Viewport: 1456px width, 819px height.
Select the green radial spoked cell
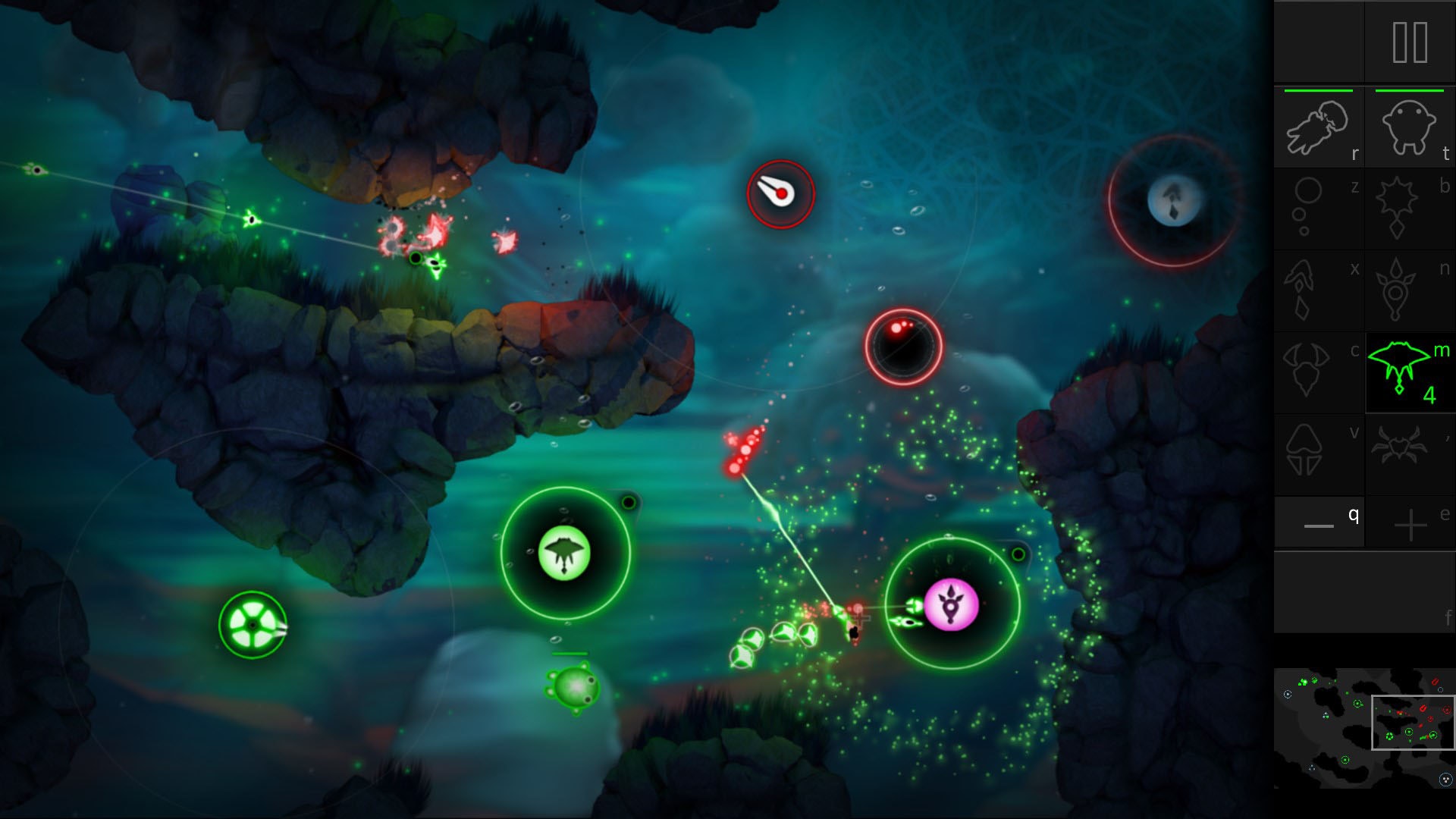click(253, 625)
